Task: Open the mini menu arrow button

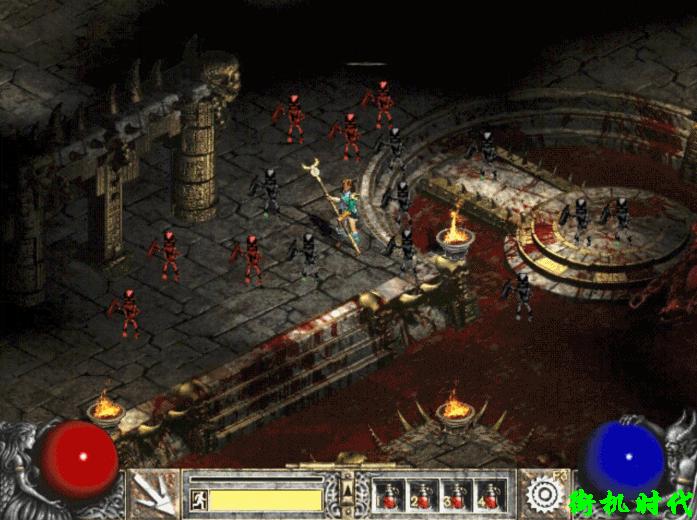Action: (x=347, y=489)
